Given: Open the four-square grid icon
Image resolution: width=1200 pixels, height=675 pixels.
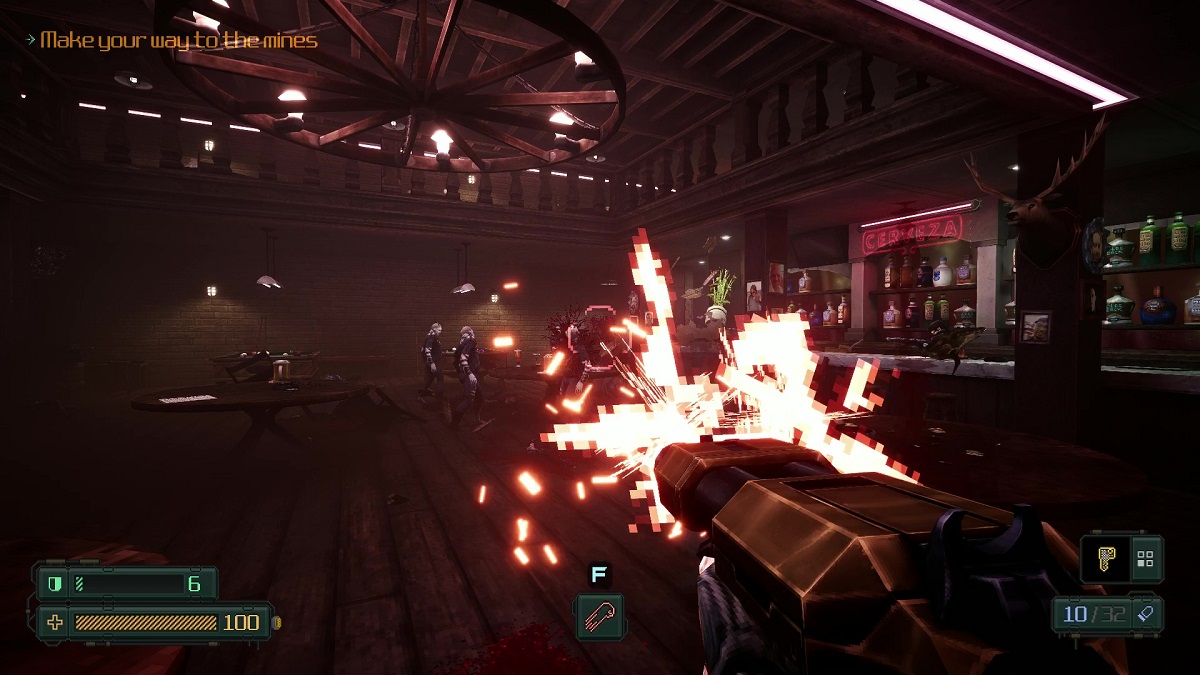Looking at the screenshot, I should coord(1146,559).
